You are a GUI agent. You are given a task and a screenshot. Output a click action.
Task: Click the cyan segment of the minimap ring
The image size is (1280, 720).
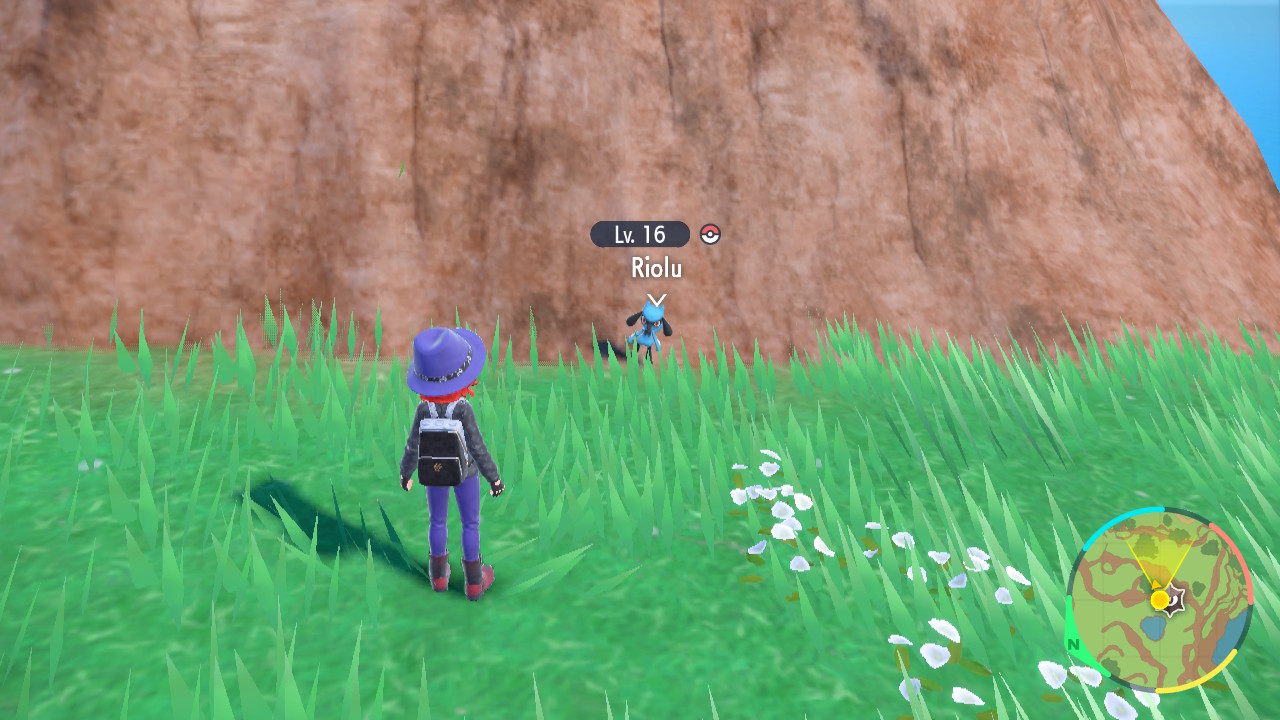coord(1110,524)
